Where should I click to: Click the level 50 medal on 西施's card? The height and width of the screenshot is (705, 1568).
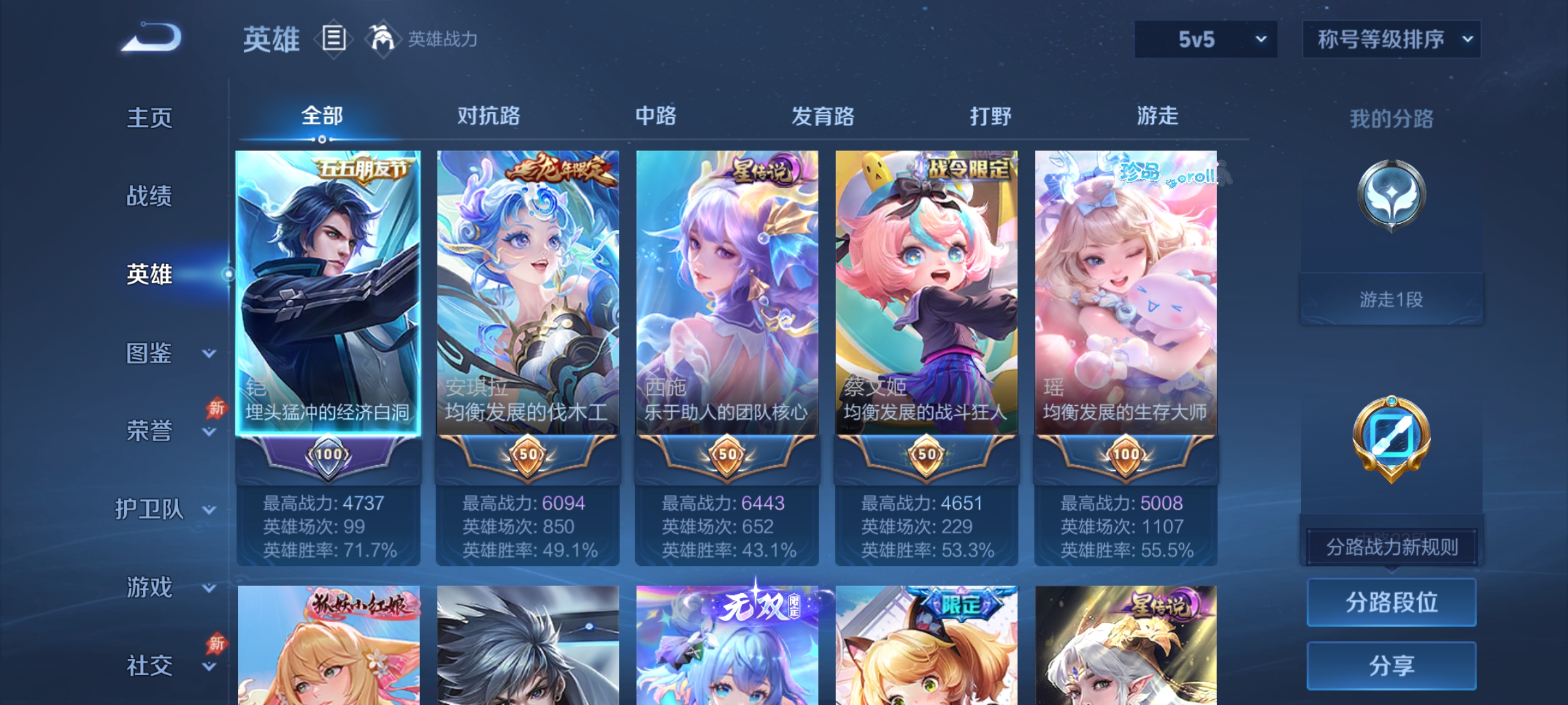click(x=727, y=455)
